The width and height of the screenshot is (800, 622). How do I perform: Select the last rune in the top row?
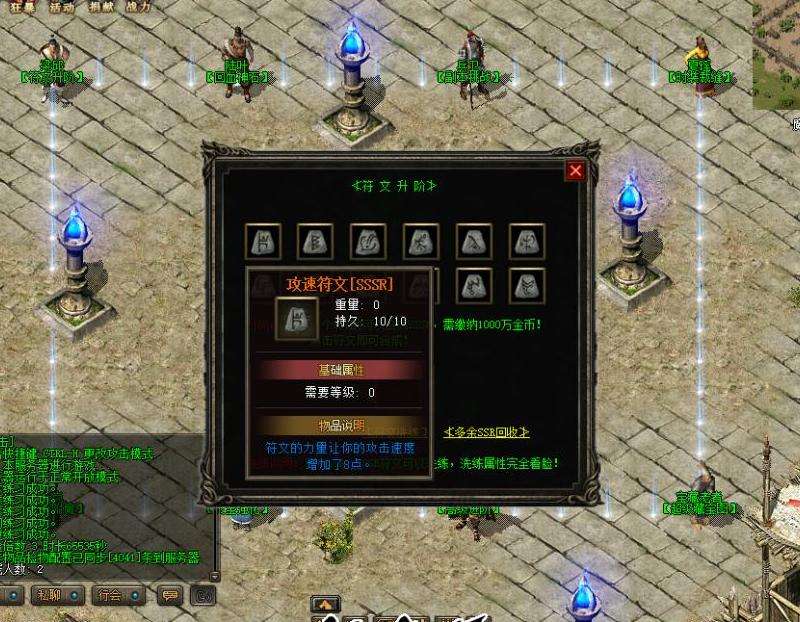[x=526, y=241]
